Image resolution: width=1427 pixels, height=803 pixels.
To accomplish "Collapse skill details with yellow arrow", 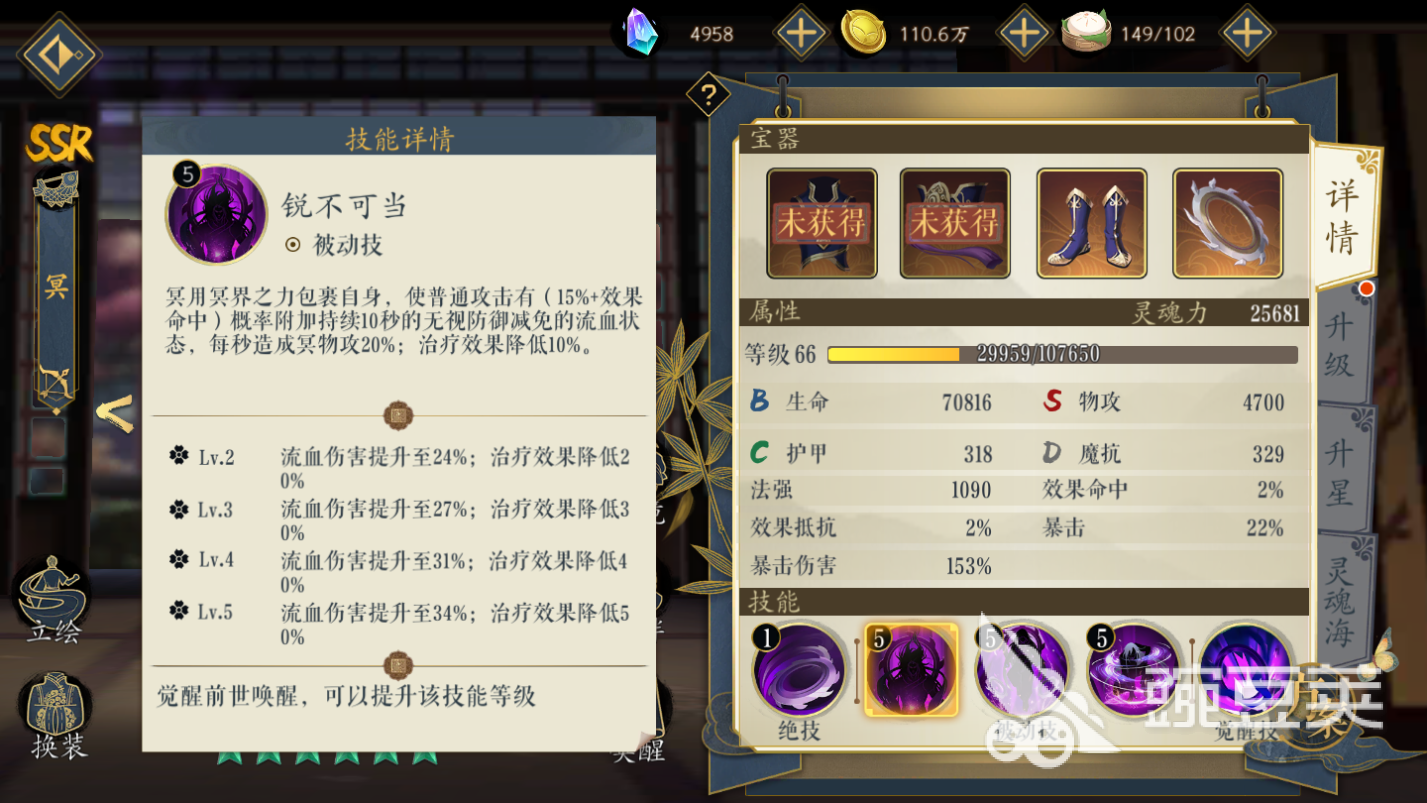I will point(112,413).
